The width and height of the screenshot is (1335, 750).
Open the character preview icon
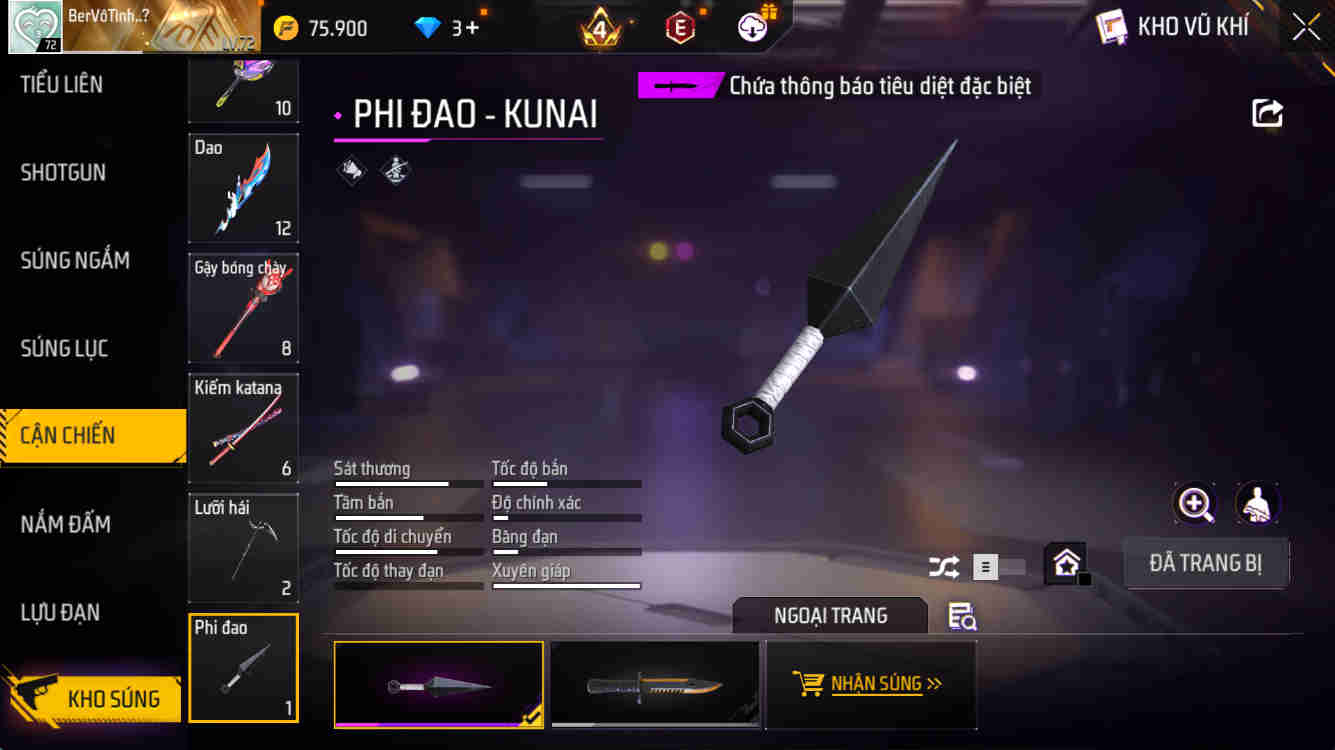tap(1257, 505)
